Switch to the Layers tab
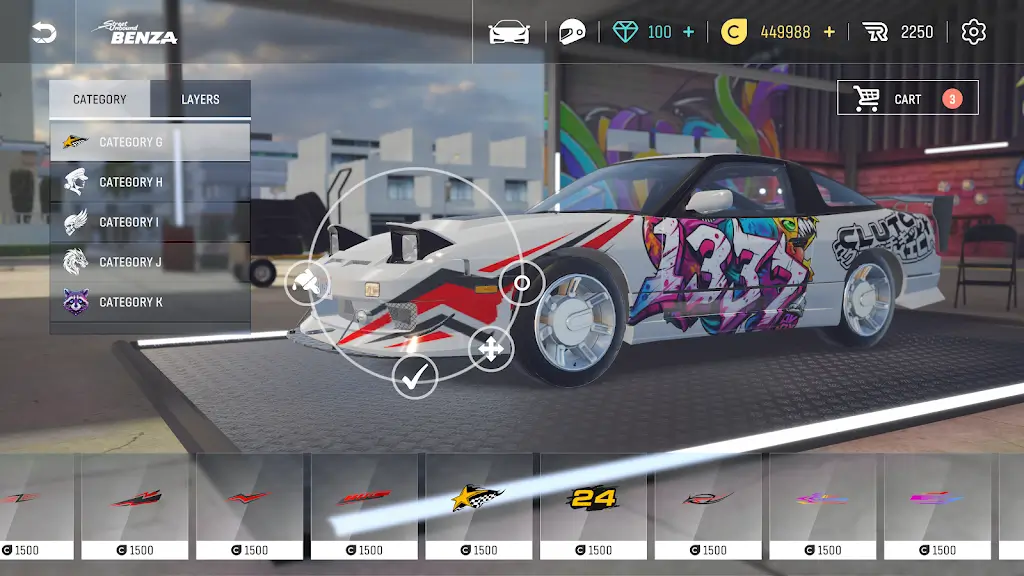Image resolution: width=1024 pixels, height=576 pixels. pyautogui.click(x=200, y=99)
